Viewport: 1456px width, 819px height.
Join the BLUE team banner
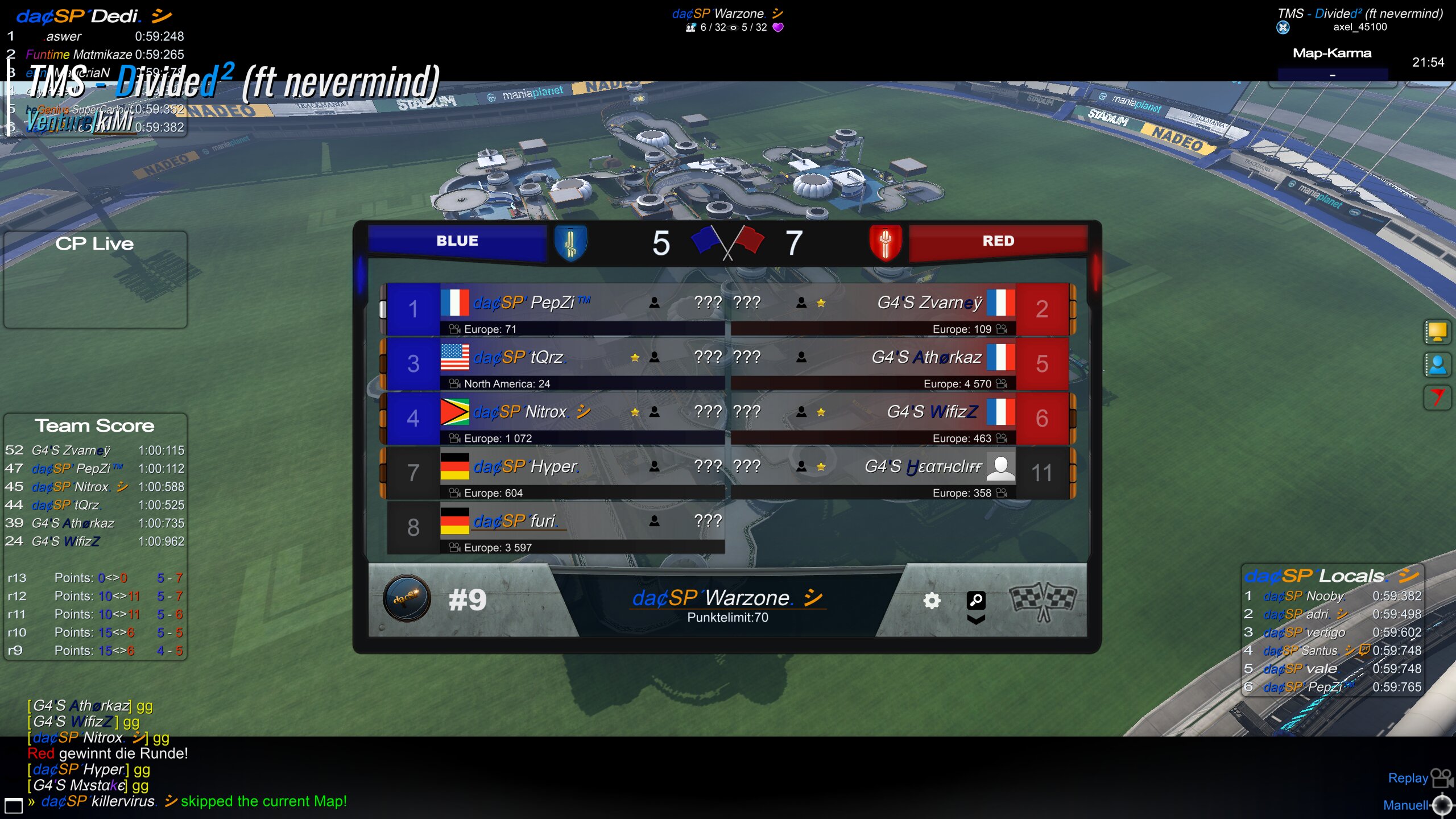pos(457,241)
